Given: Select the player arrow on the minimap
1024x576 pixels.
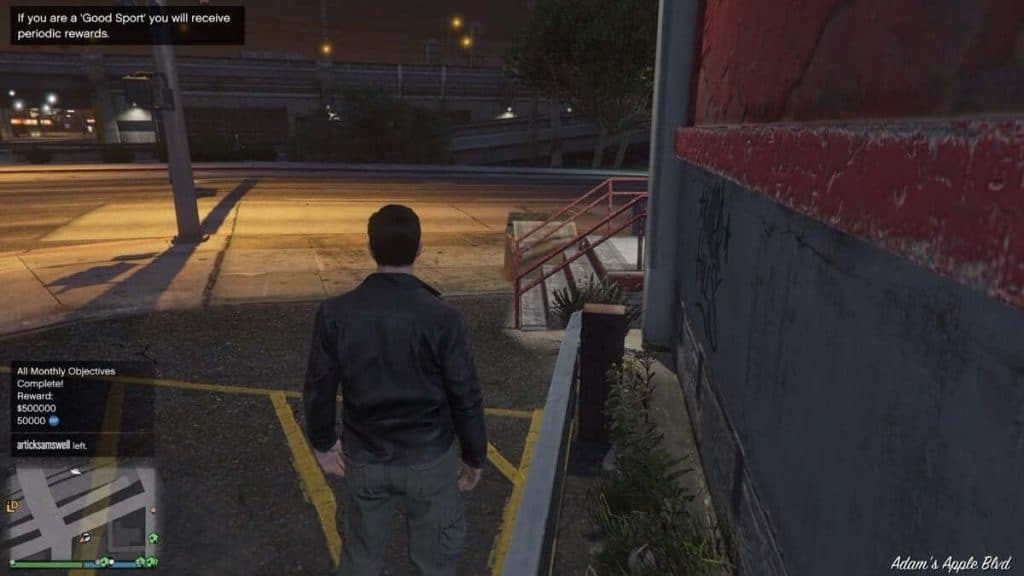Looking at the screenshot, I should coord(87,537).
